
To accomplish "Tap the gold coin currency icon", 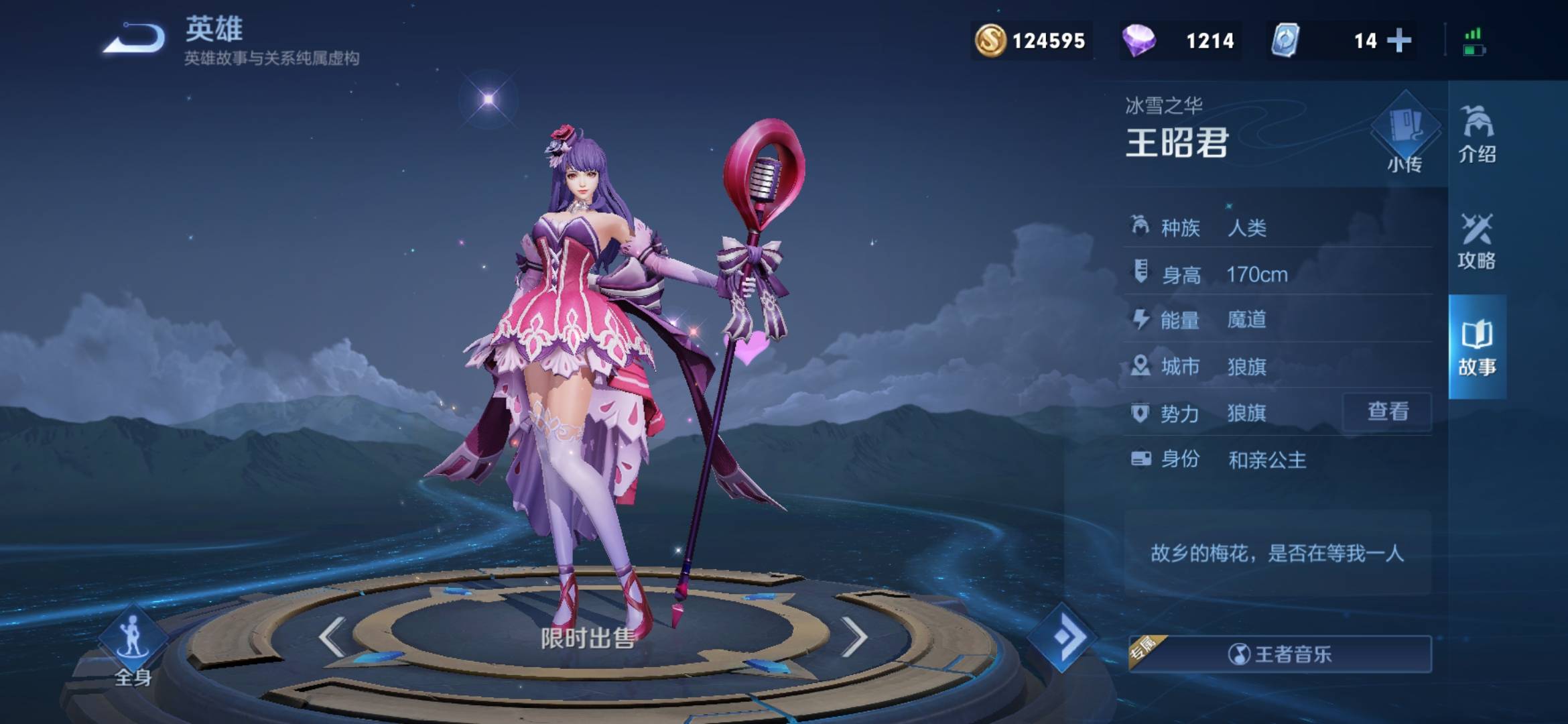I will point(990,40).
